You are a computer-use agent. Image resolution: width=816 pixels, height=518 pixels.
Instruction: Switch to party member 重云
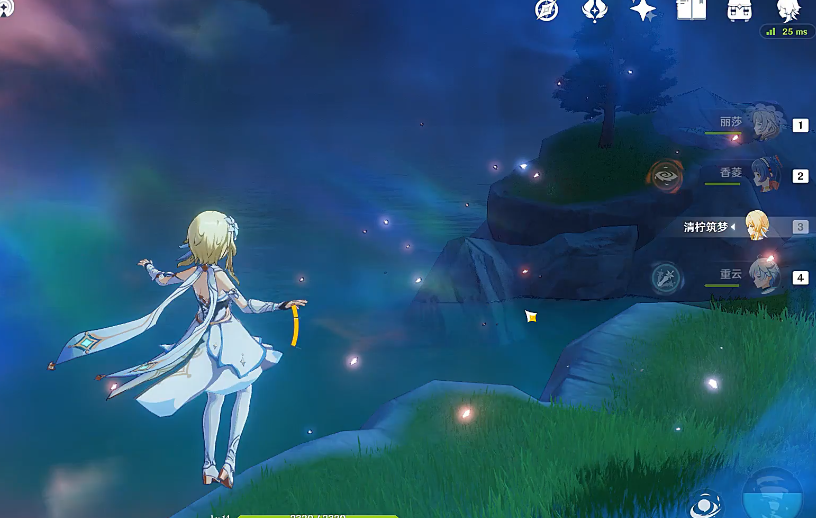click(766, 276)
